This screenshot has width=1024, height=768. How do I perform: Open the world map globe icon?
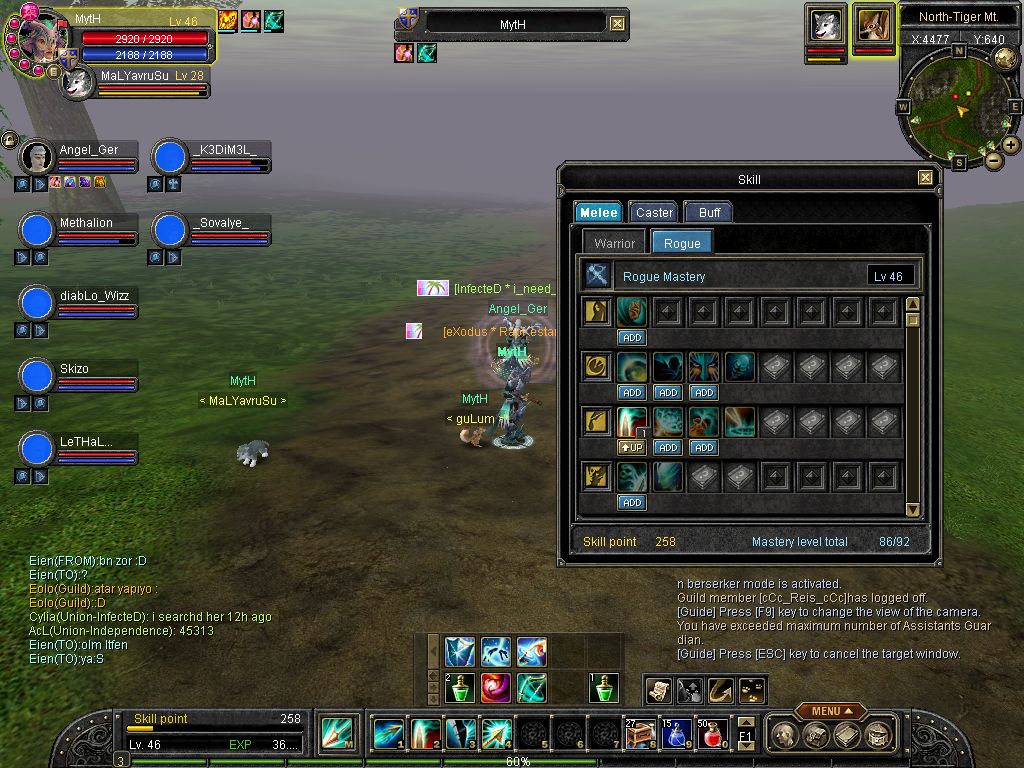click(x=1005, y=58)
